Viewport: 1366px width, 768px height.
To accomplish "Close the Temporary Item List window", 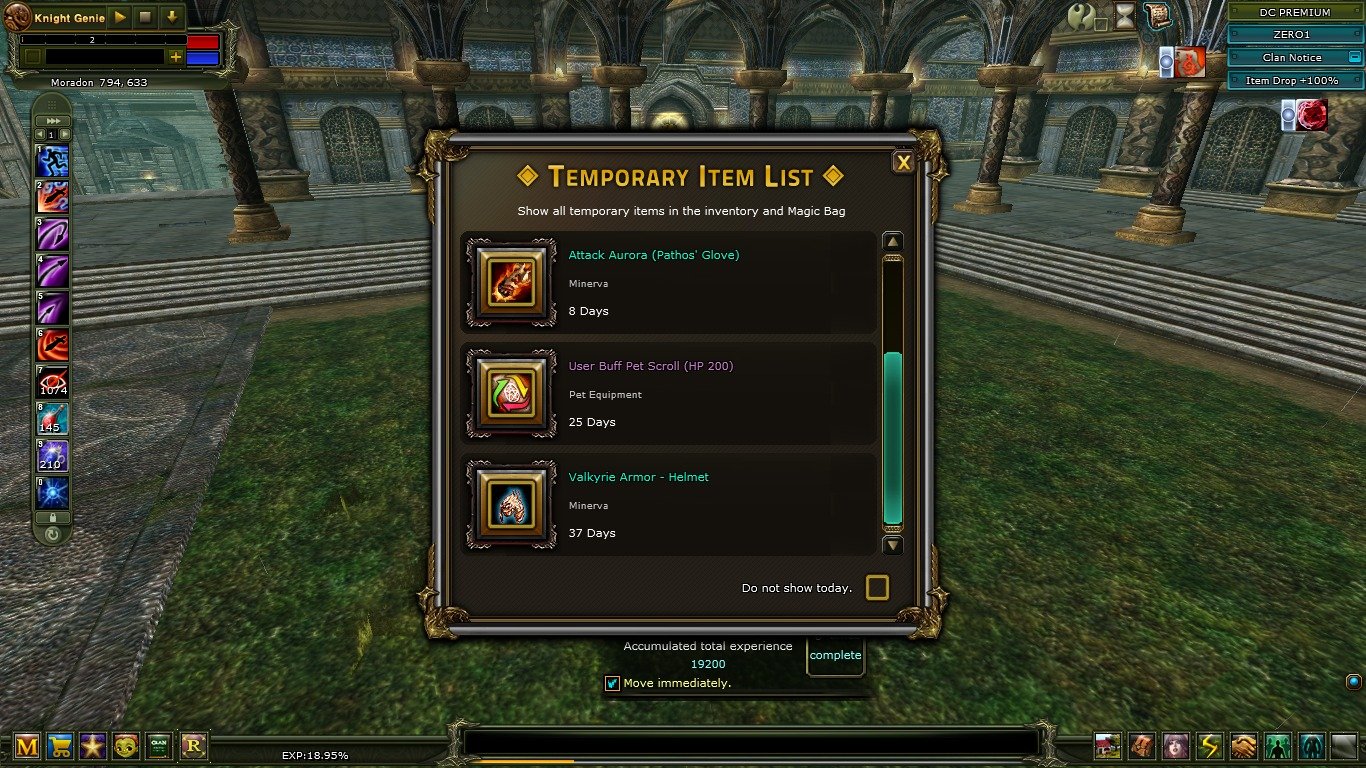I will pyautogui.click(x=903, y=162).
